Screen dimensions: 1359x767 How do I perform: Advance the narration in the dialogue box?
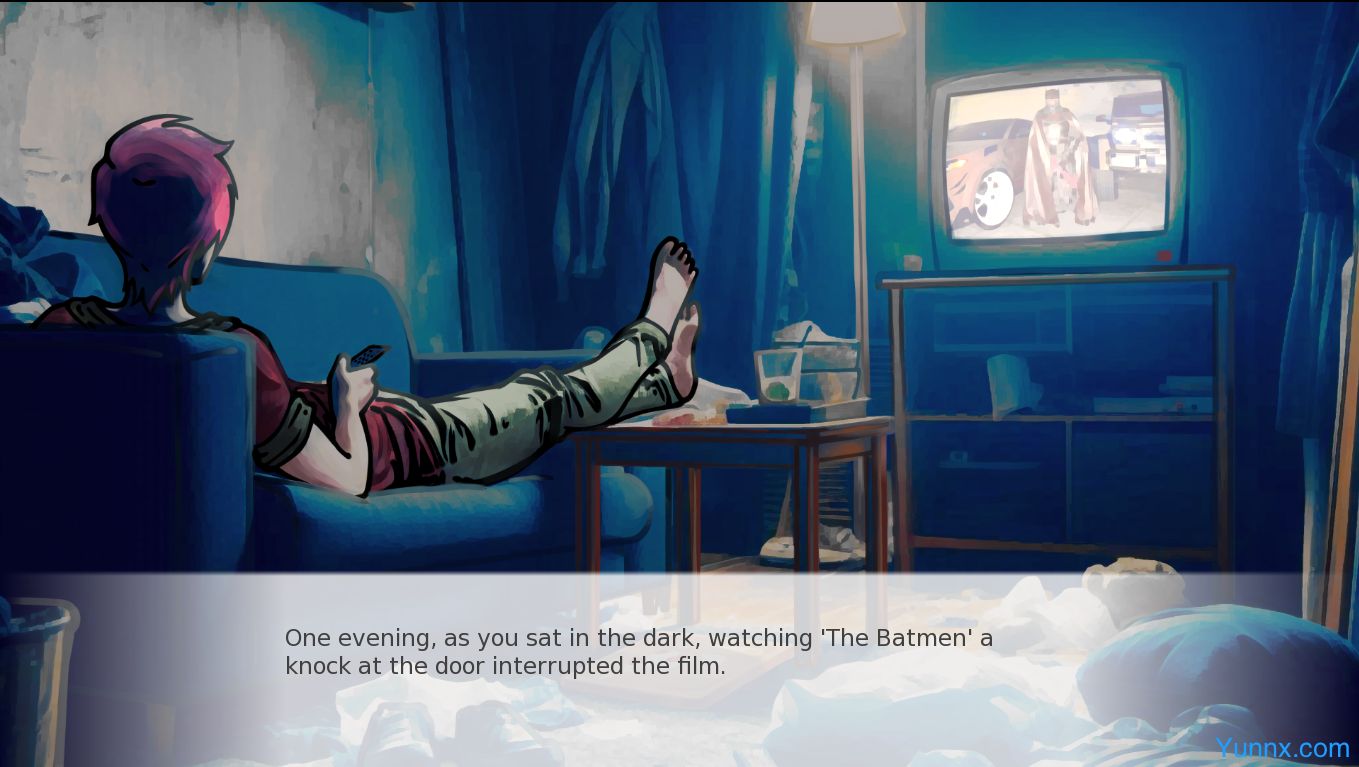(638, 652)
